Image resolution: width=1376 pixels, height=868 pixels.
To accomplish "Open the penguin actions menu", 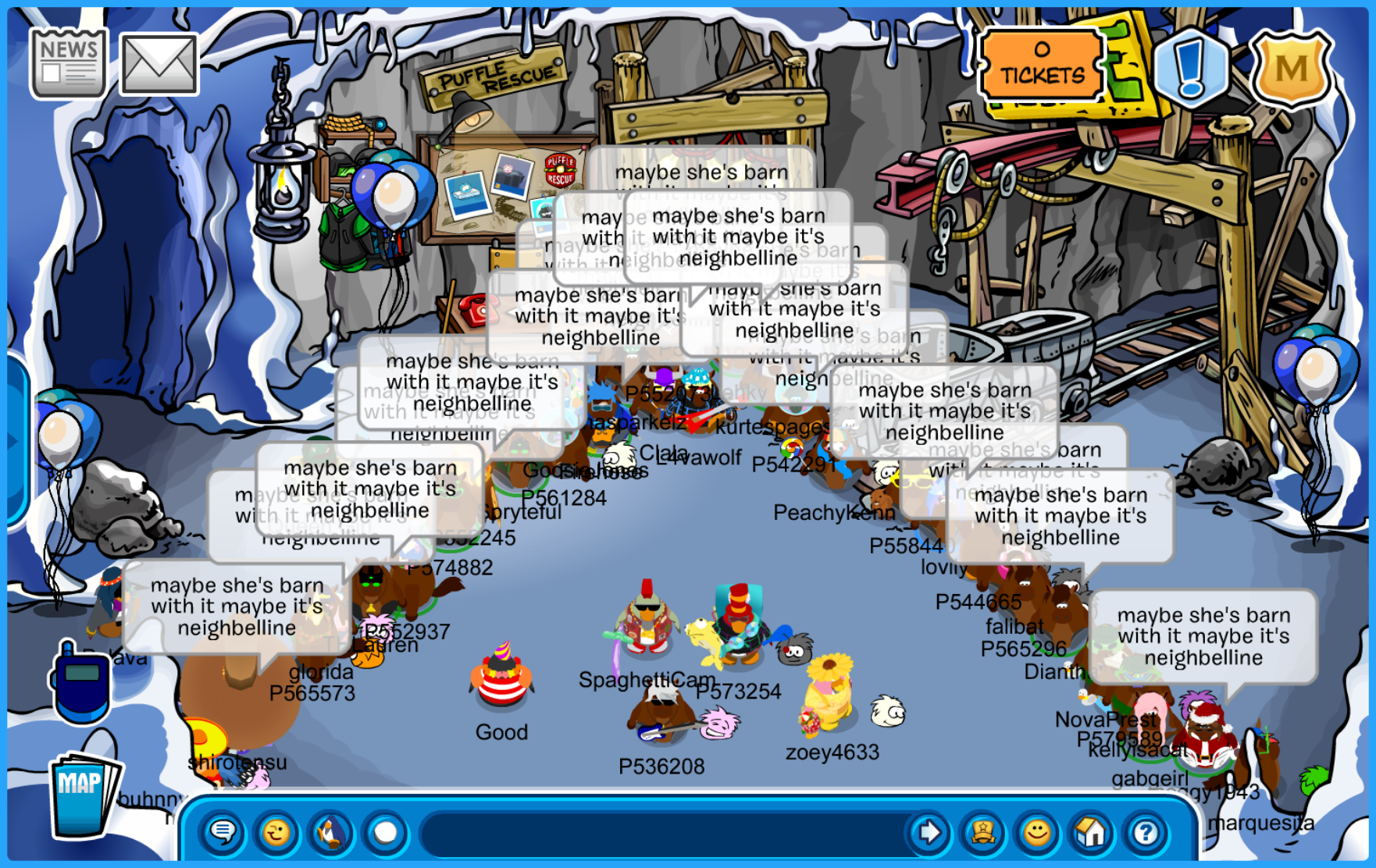I will [x=331, y=833].
